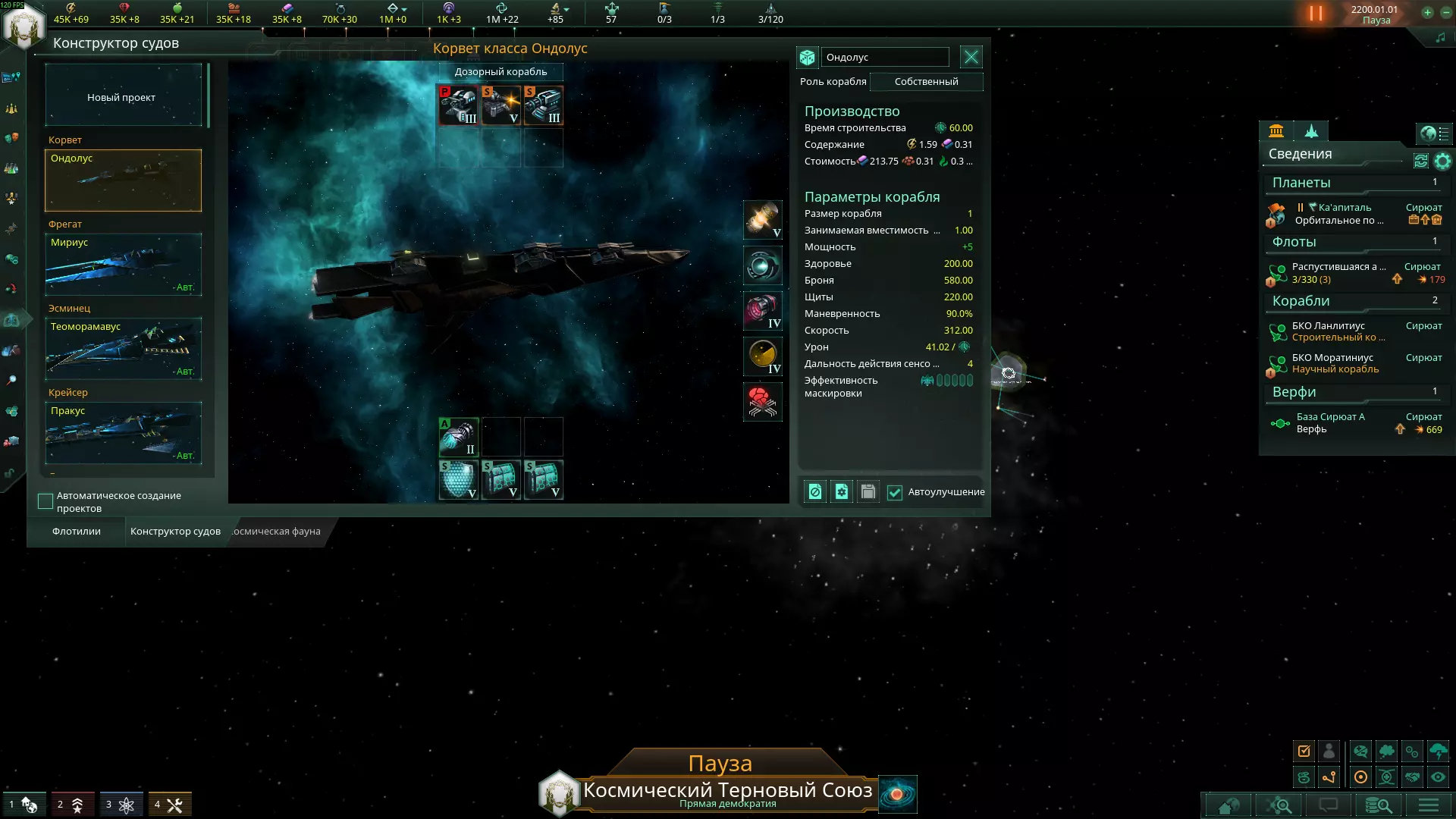Open the Дозорный корабль section selector

500,71
